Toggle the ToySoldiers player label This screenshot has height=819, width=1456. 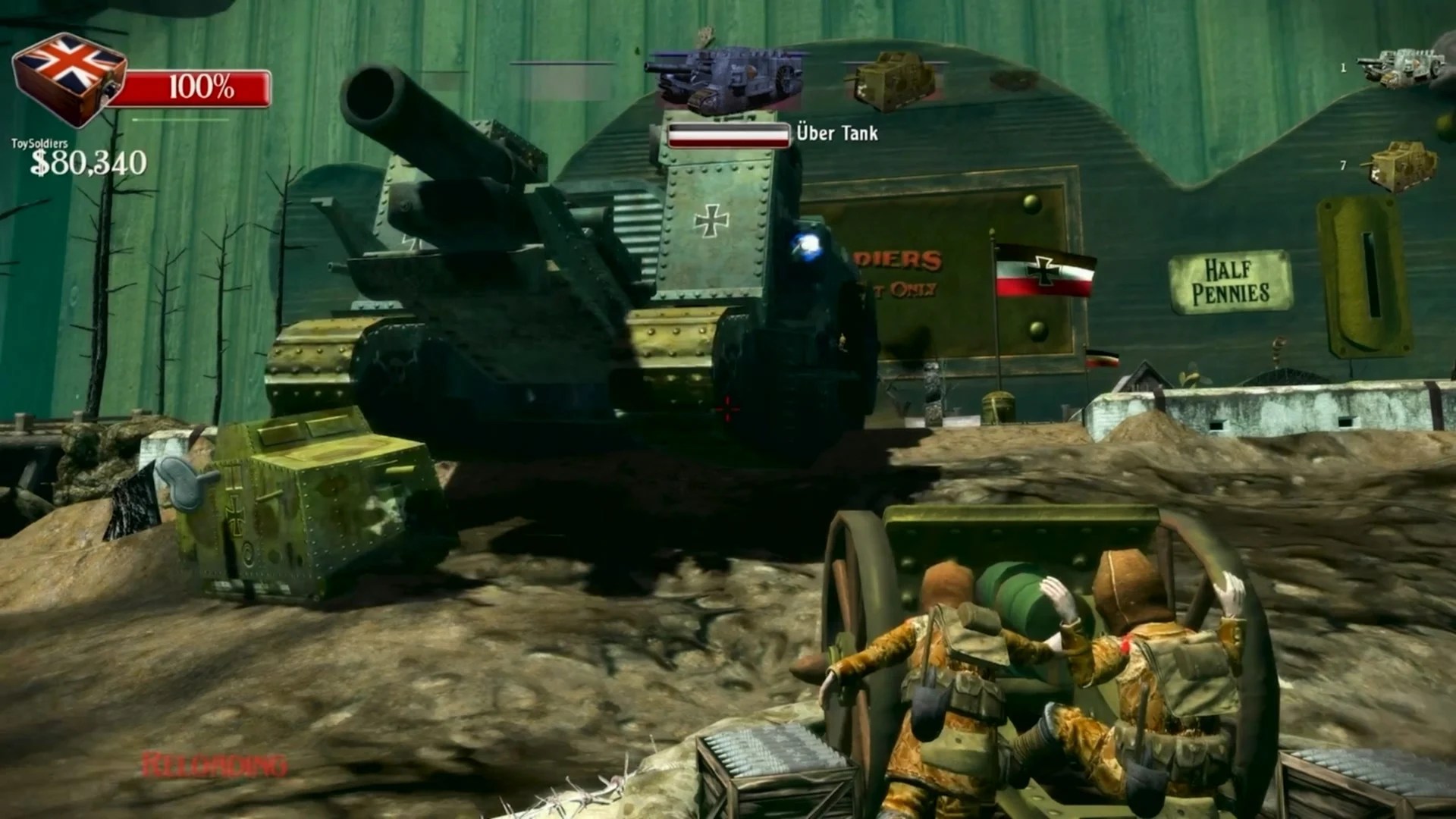pos(39,142)
